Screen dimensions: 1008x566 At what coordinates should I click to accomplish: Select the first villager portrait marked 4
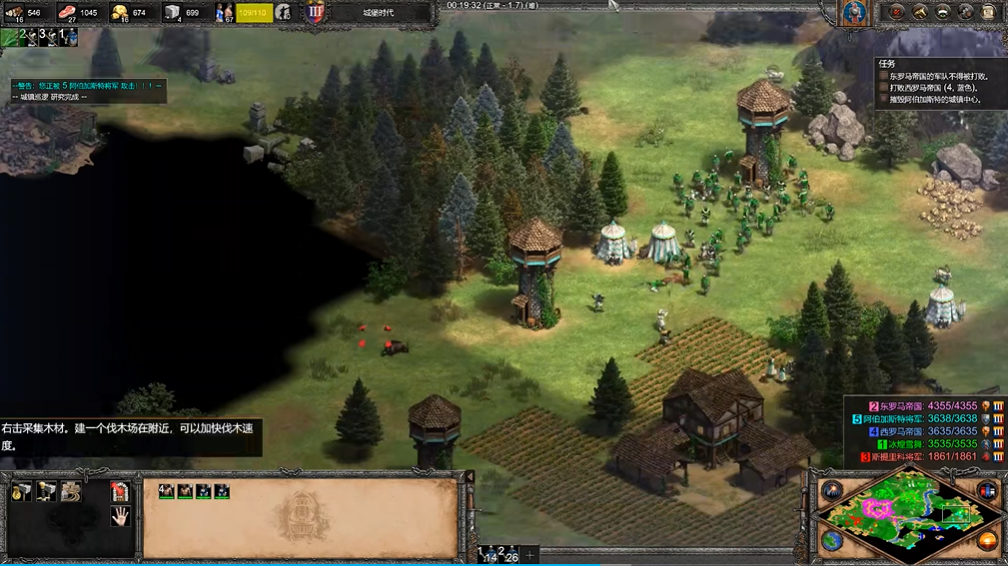tap(166, 491)
